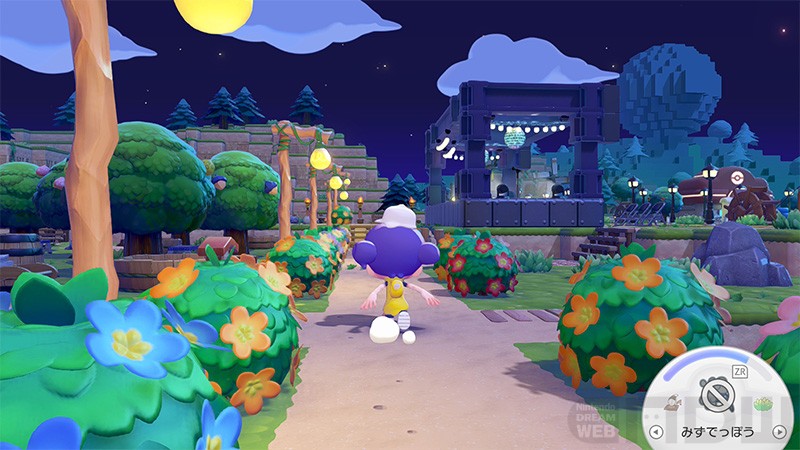This screenshot has width=800, height=450.
Task: Click the right arrow on the move wheel
Action: [x=779, y=432]
